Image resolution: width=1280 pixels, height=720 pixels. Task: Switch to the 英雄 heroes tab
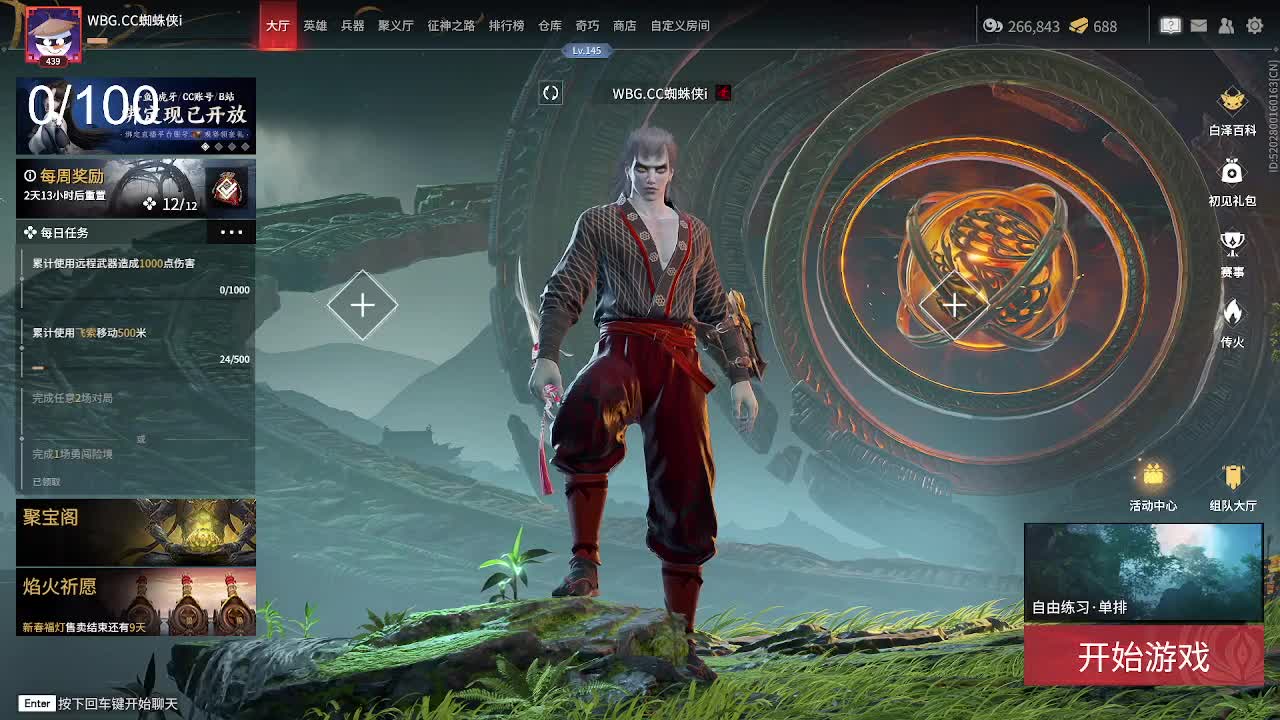[315, 26]
